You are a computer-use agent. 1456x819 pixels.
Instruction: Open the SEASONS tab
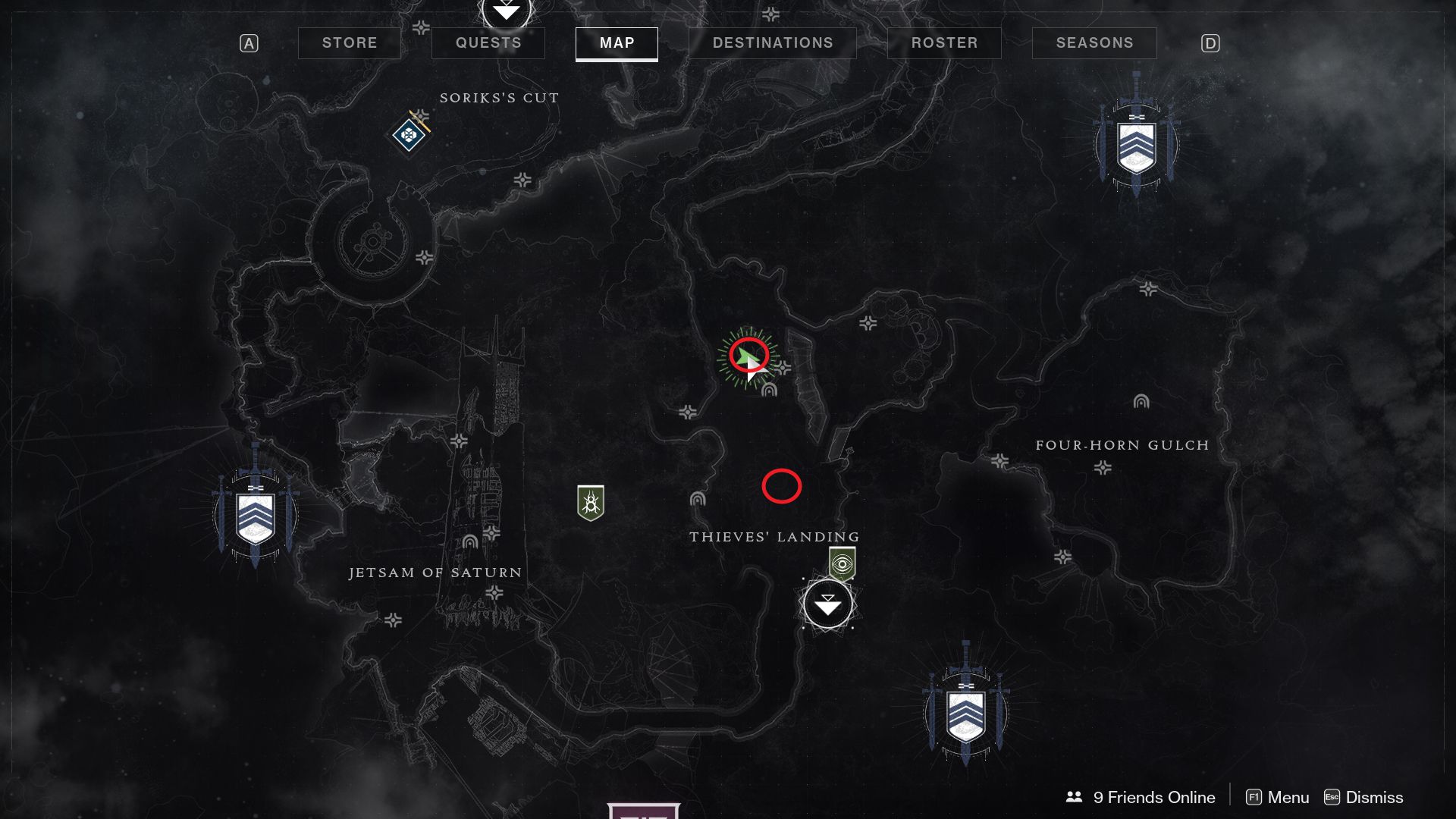pyautogui.click(x=1094, y=42)
